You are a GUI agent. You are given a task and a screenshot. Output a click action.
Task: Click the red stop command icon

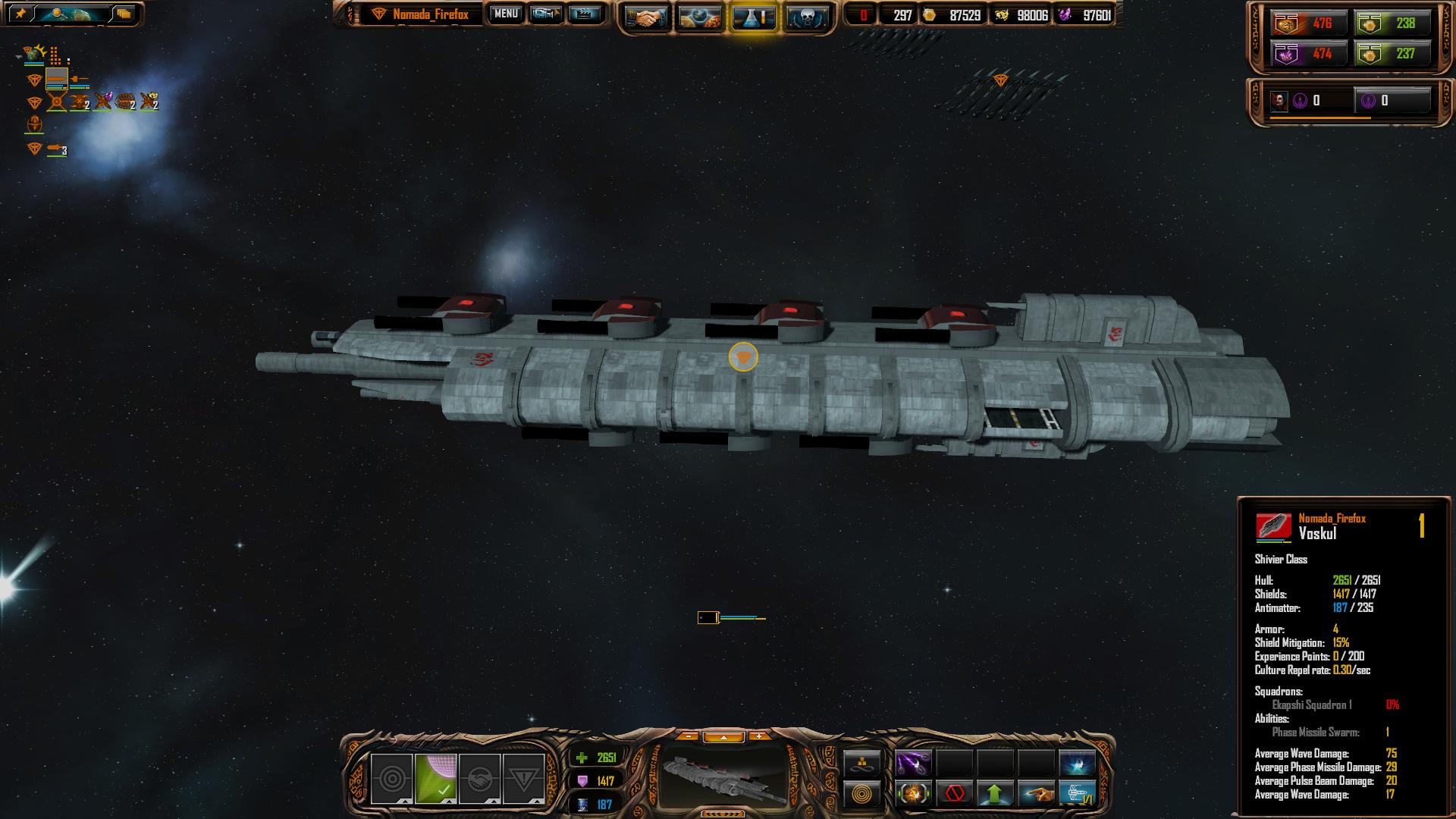click(x=954, y=794)
